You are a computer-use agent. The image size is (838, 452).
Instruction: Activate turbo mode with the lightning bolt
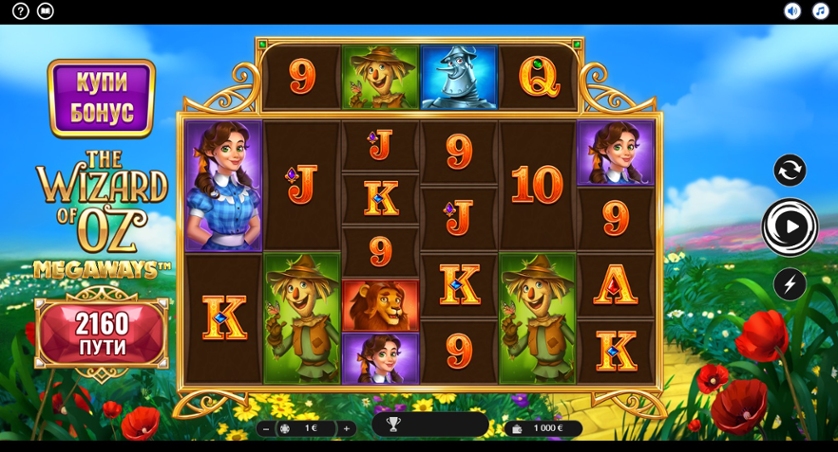pyautogui.click(x=790, y=284)
